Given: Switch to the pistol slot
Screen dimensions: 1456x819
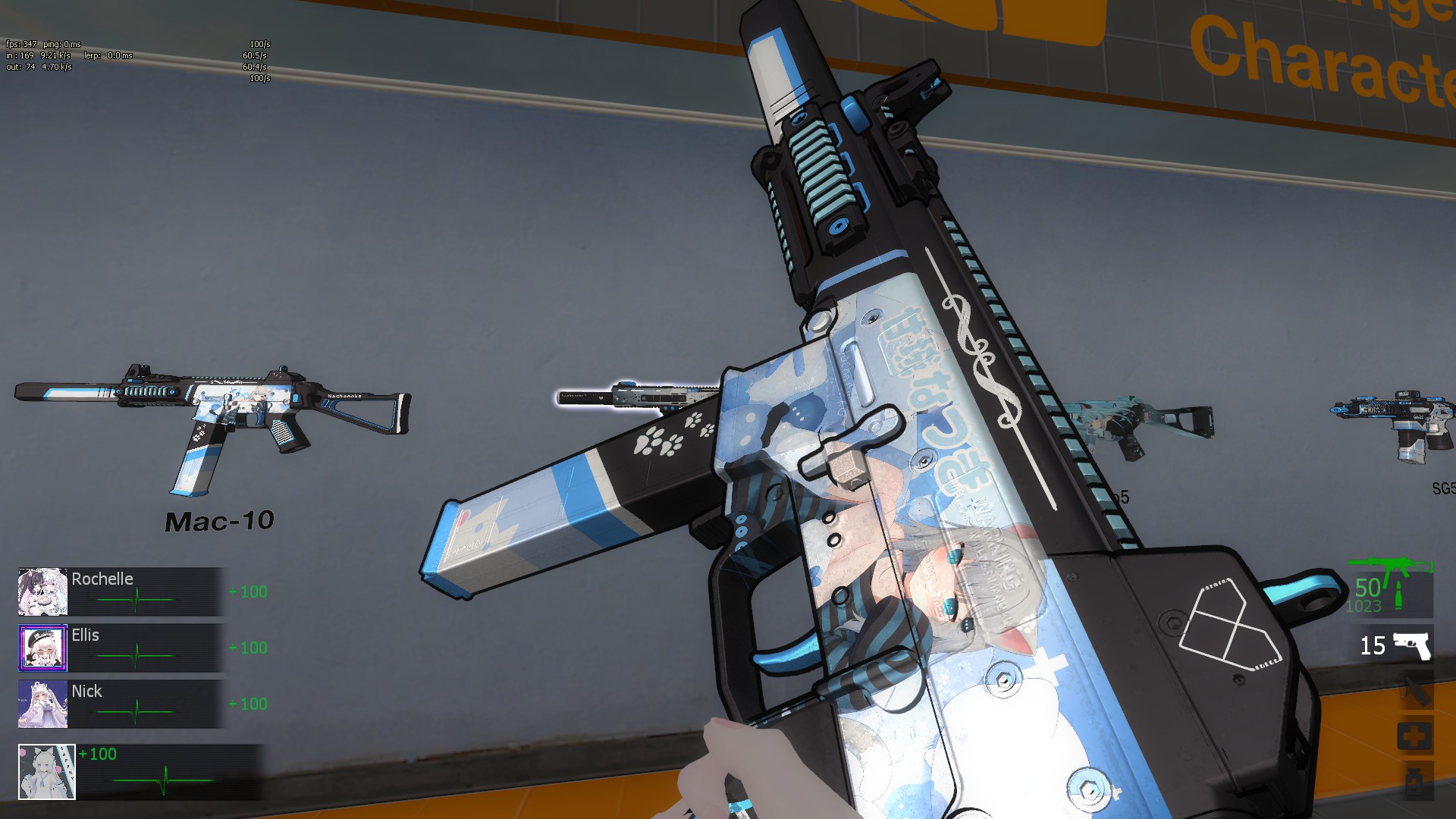Looking at the screenshot, I should pyautogui.click(x=1411, y=646).
